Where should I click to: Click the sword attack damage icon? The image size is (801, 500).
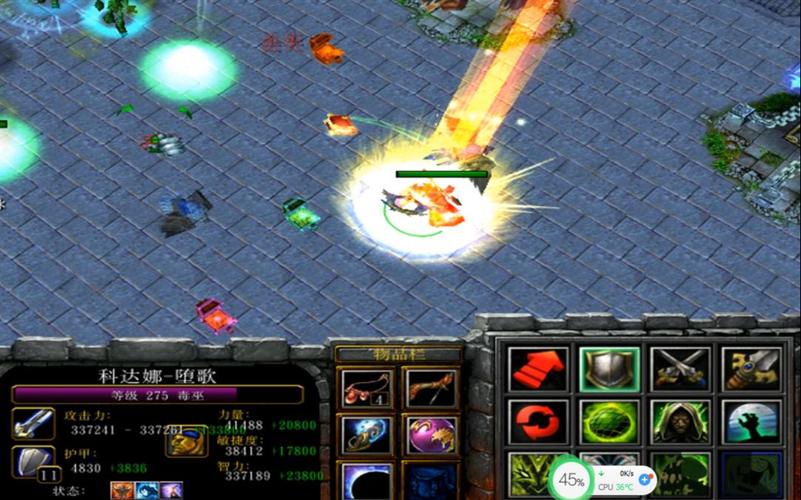(33, 424)
